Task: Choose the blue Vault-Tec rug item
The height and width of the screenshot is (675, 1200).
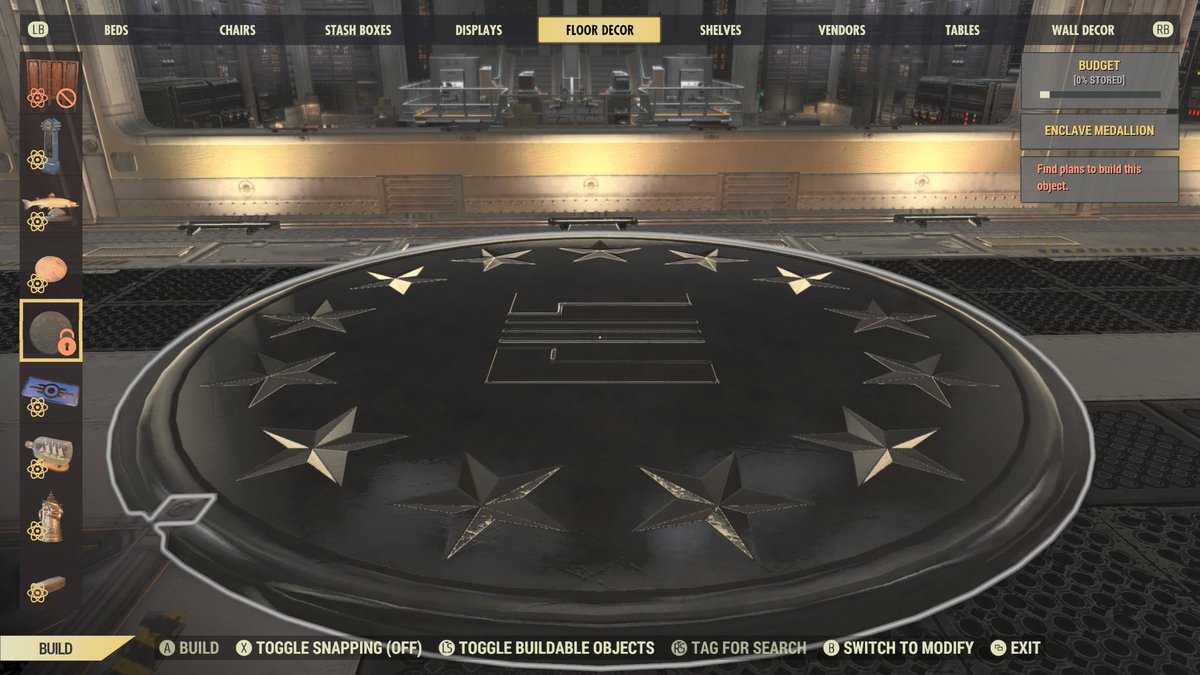Action: coord(51,392)
